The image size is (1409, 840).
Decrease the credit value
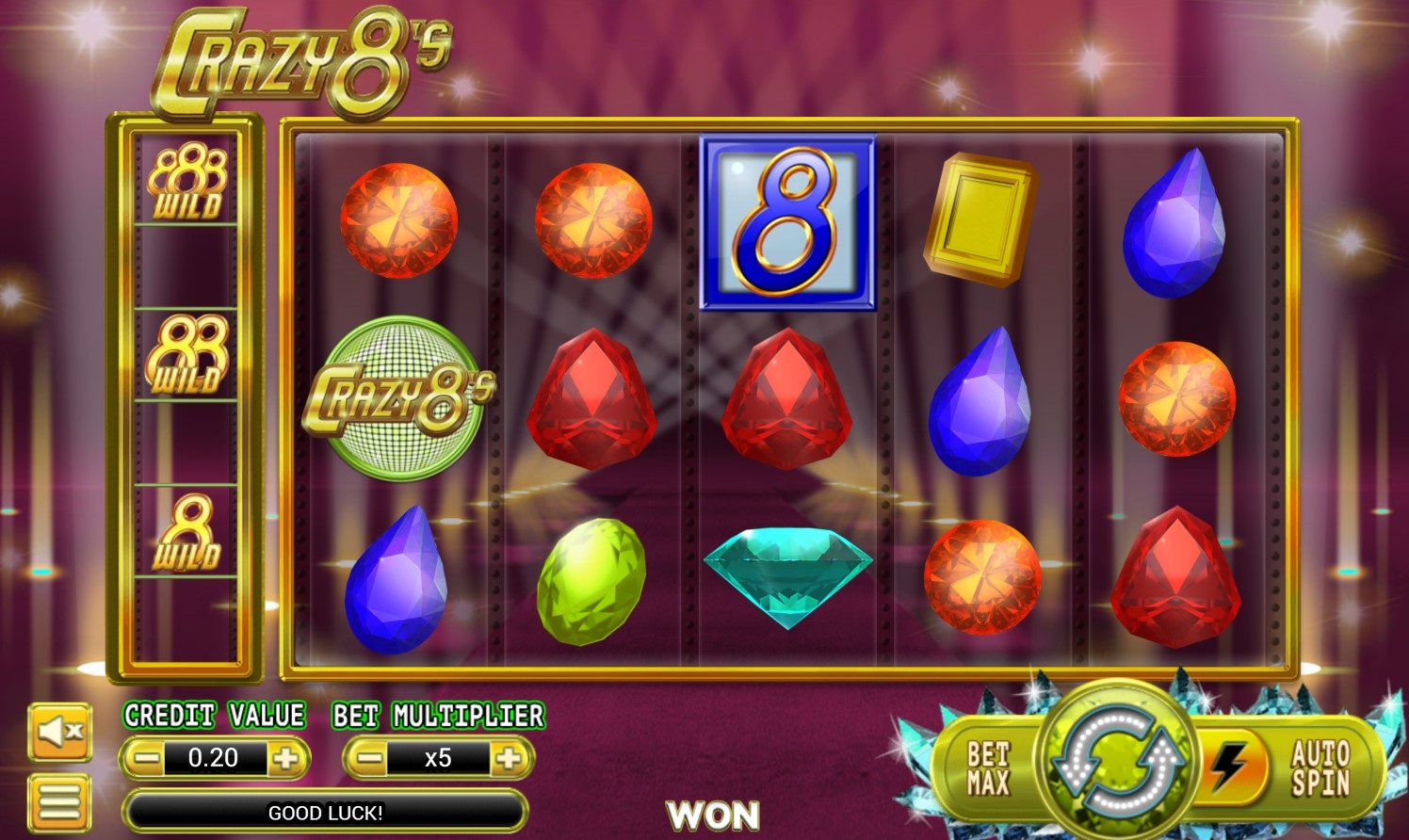click(145, 758)
